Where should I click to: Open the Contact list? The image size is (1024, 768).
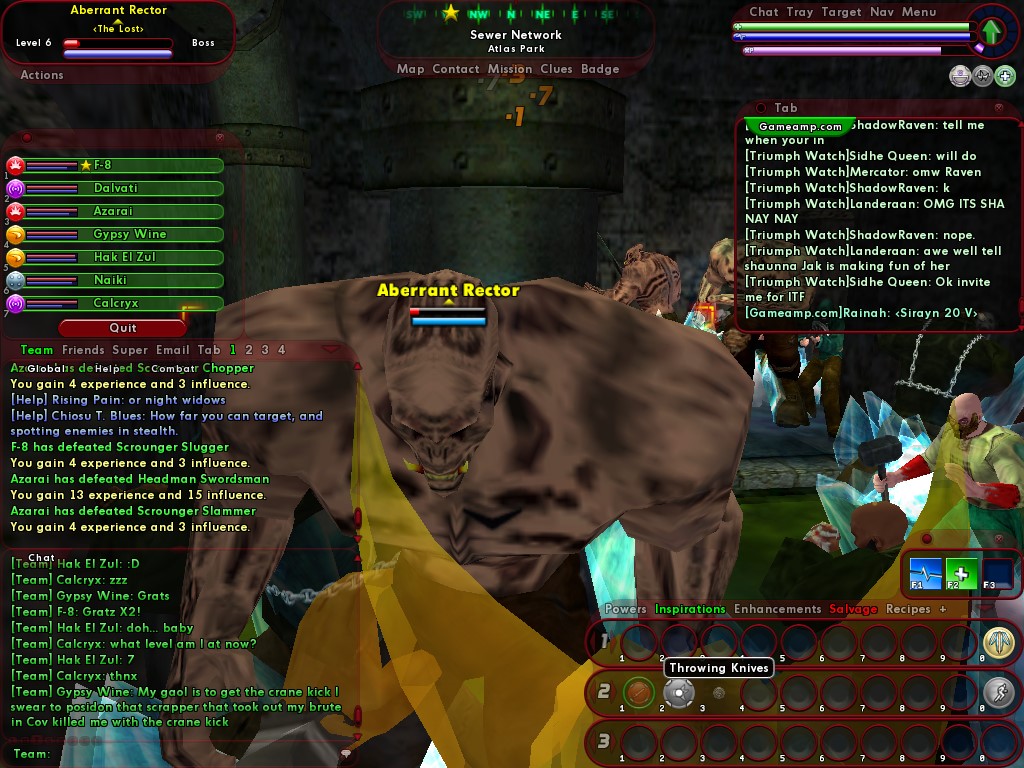pyautogui.click(x=456, y=69)
